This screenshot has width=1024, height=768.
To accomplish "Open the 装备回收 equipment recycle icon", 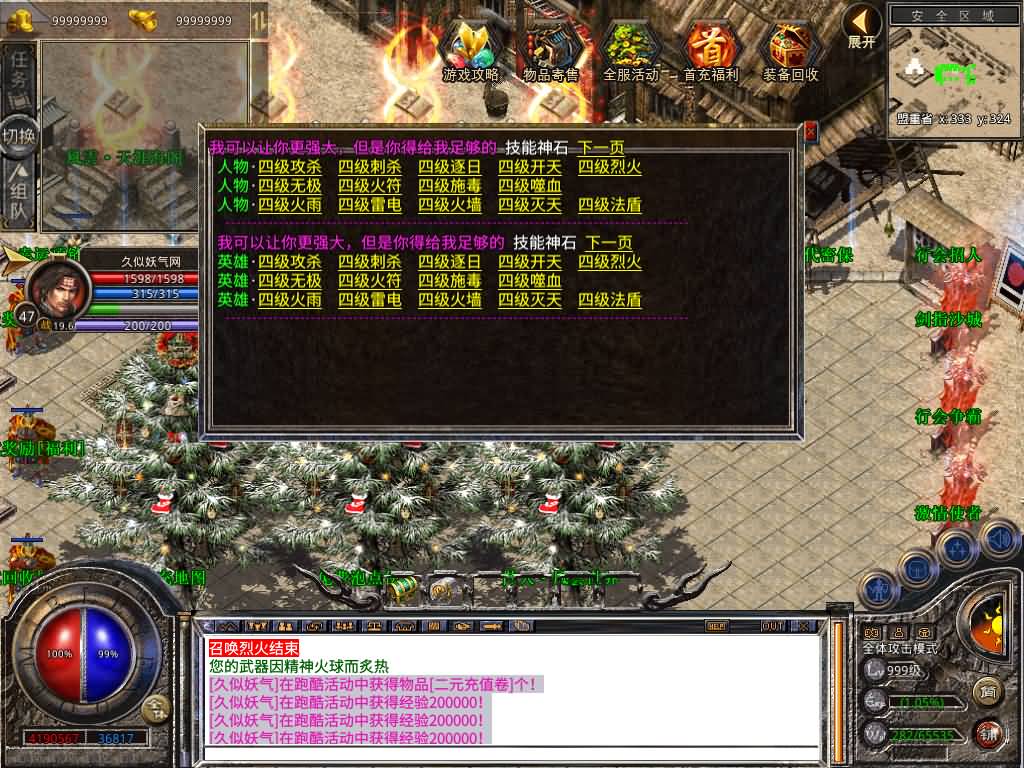I will pyautogui.click(x=791, y=50).
